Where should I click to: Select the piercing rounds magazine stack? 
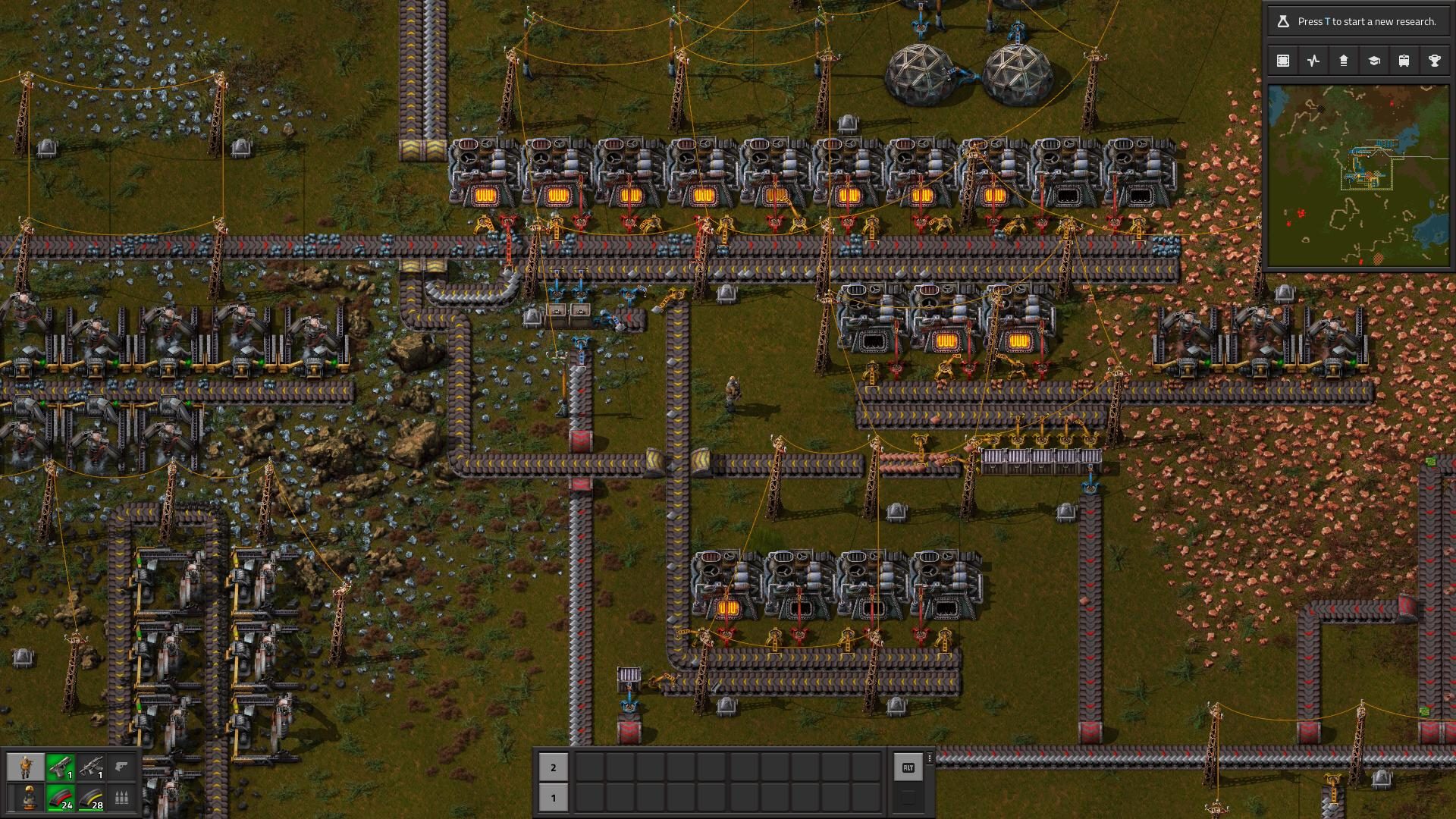tap(91, 799)
